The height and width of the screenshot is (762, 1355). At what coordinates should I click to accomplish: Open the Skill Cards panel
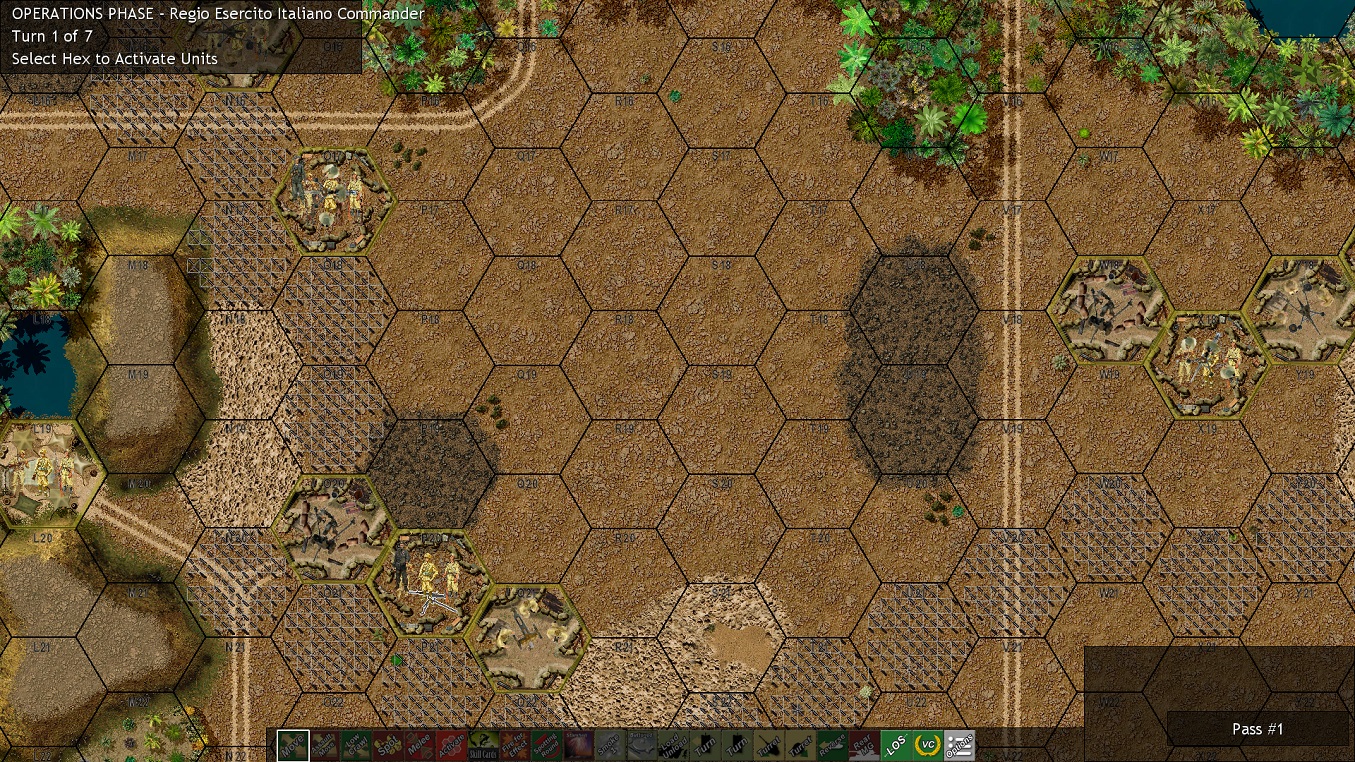pyautogui.click(x=485, y=746)
